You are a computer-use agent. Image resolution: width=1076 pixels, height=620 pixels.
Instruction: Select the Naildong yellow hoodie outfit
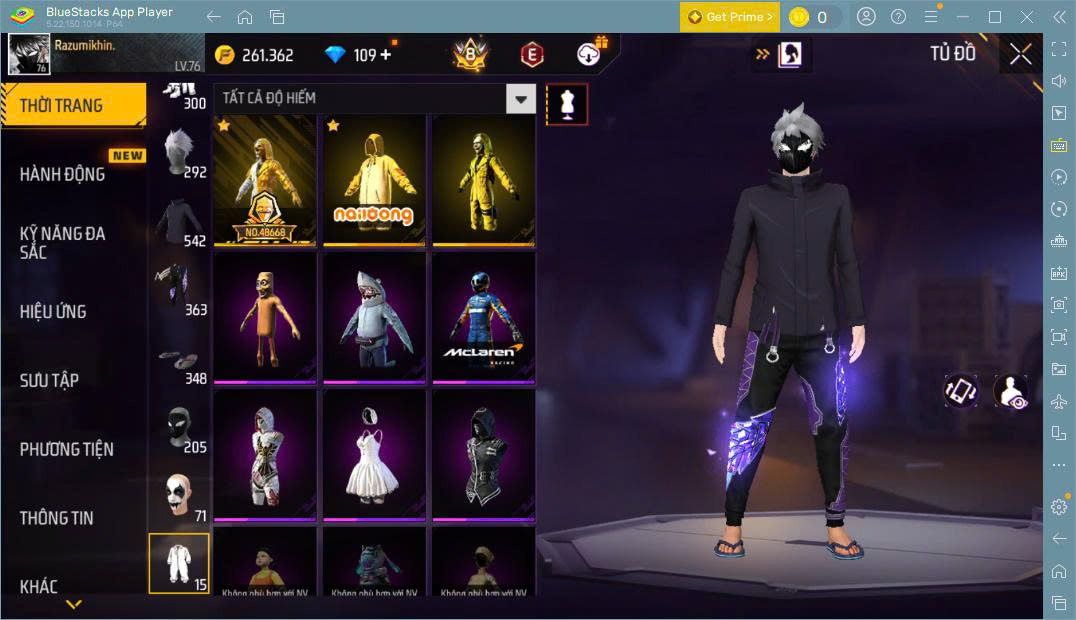pos(373,180)
